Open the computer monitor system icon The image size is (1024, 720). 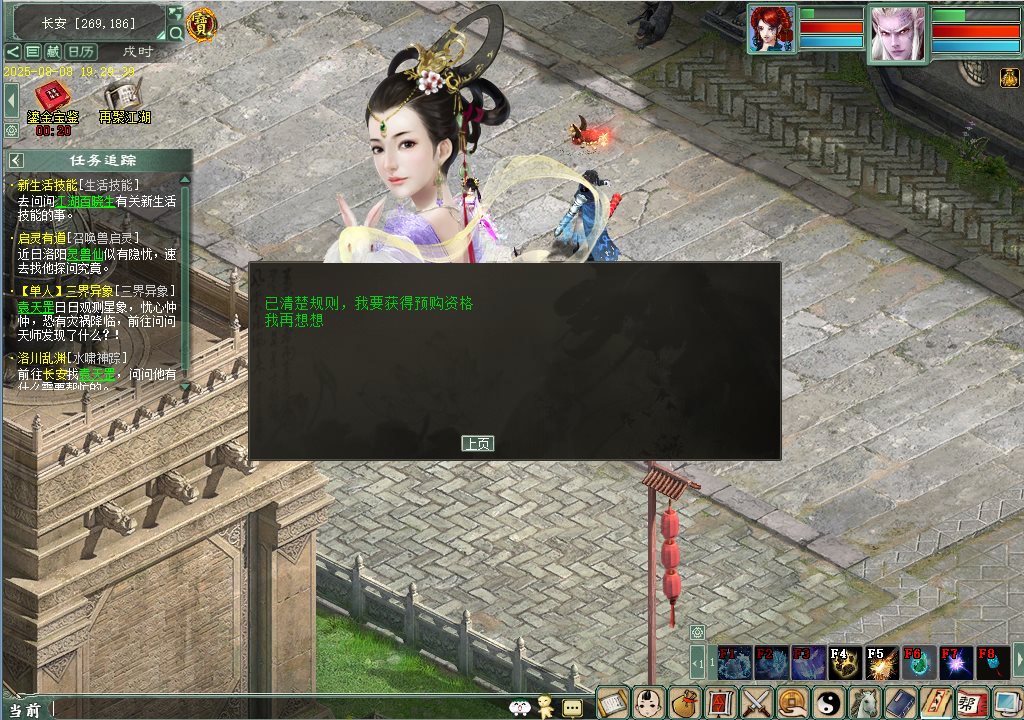point(1007,703)
